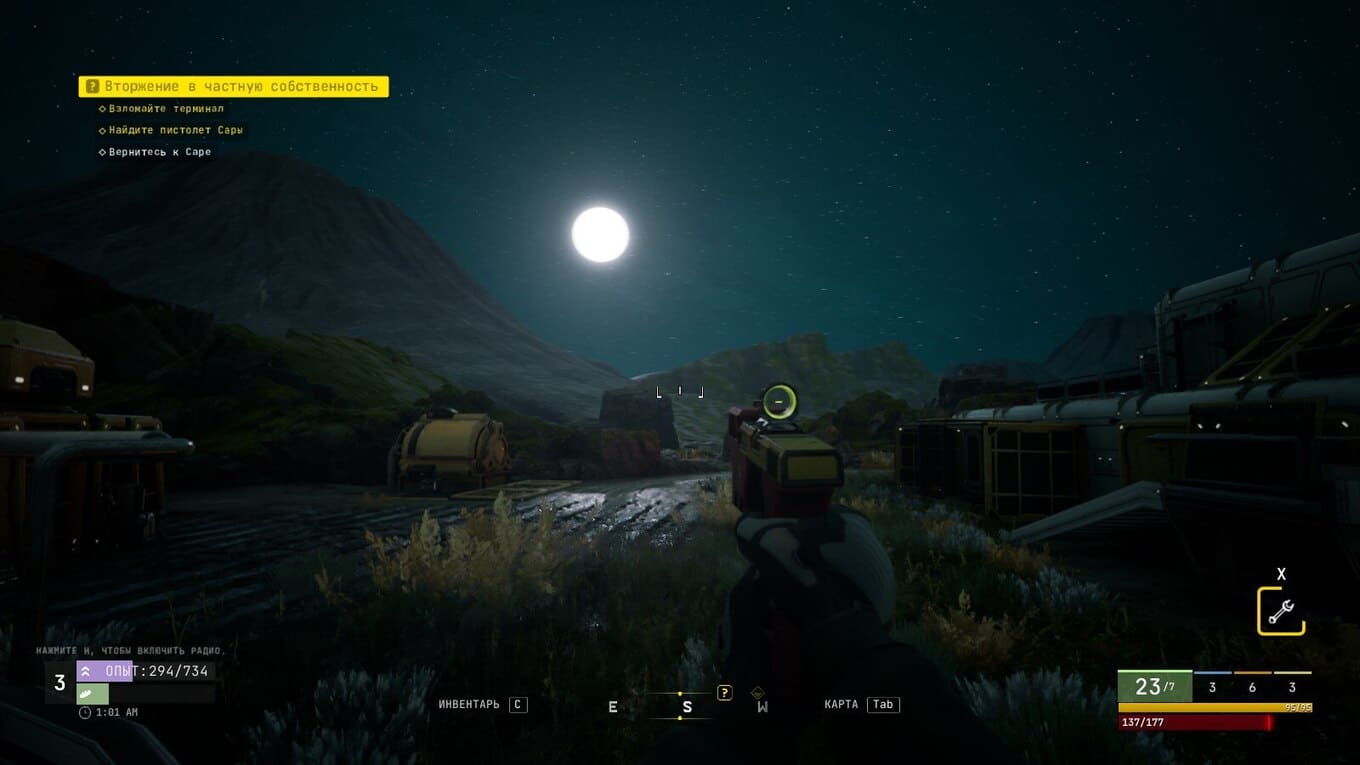Click the quest marker on the compass
Viewport: 1360px width, 765px height.
725,692
